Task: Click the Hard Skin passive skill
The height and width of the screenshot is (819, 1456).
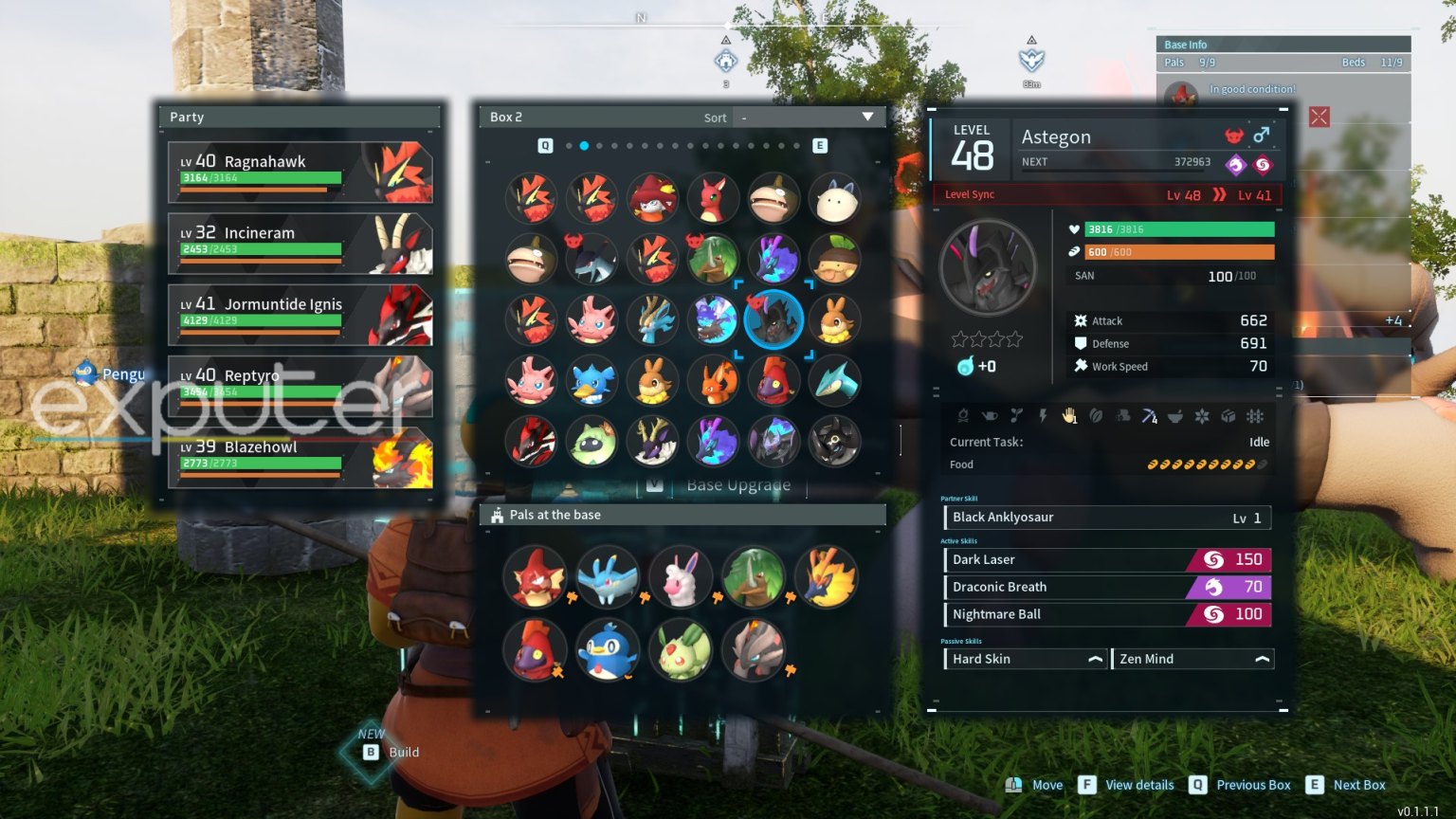Action: pyautogui.click(x=1005, y=658)
